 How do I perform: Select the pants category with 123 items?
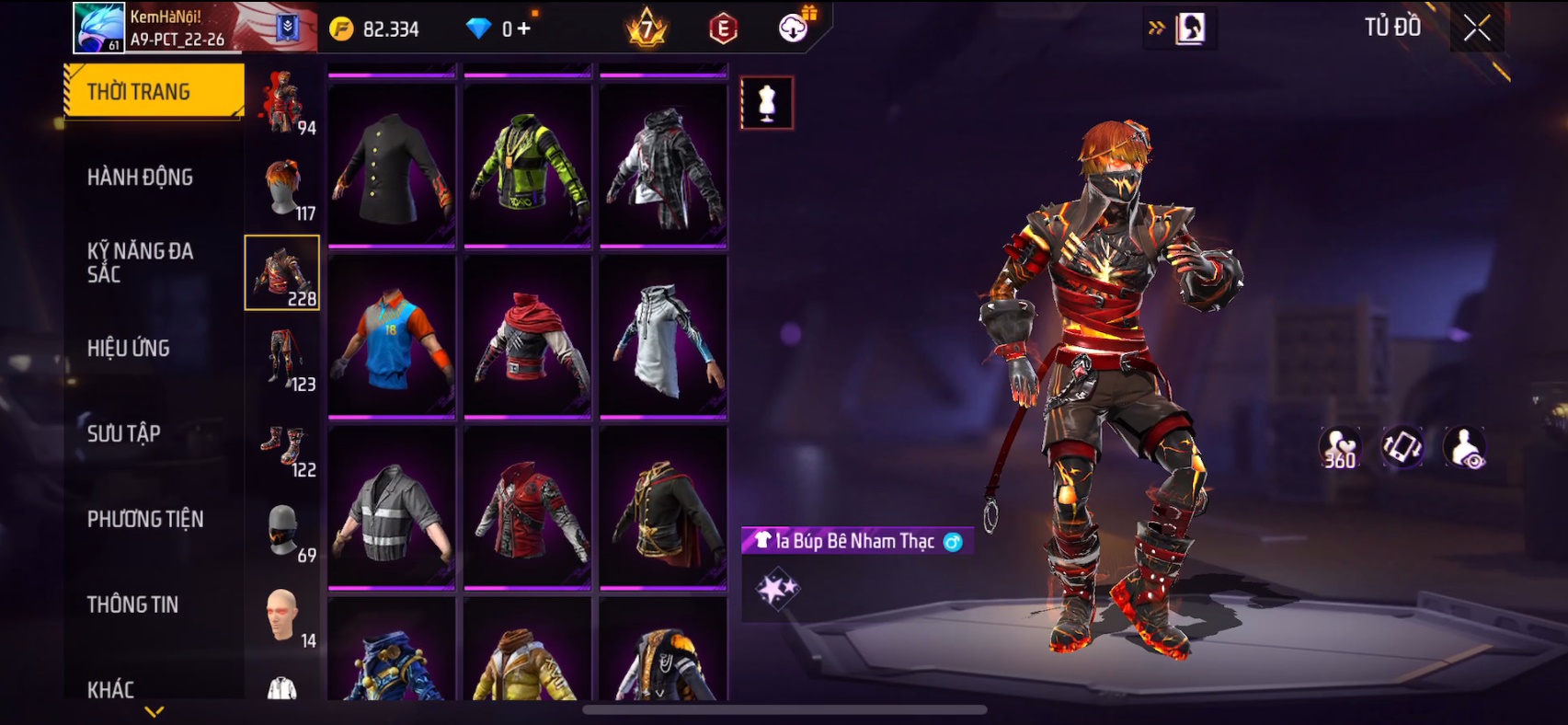pyautogui.click(x=283, y=359)
